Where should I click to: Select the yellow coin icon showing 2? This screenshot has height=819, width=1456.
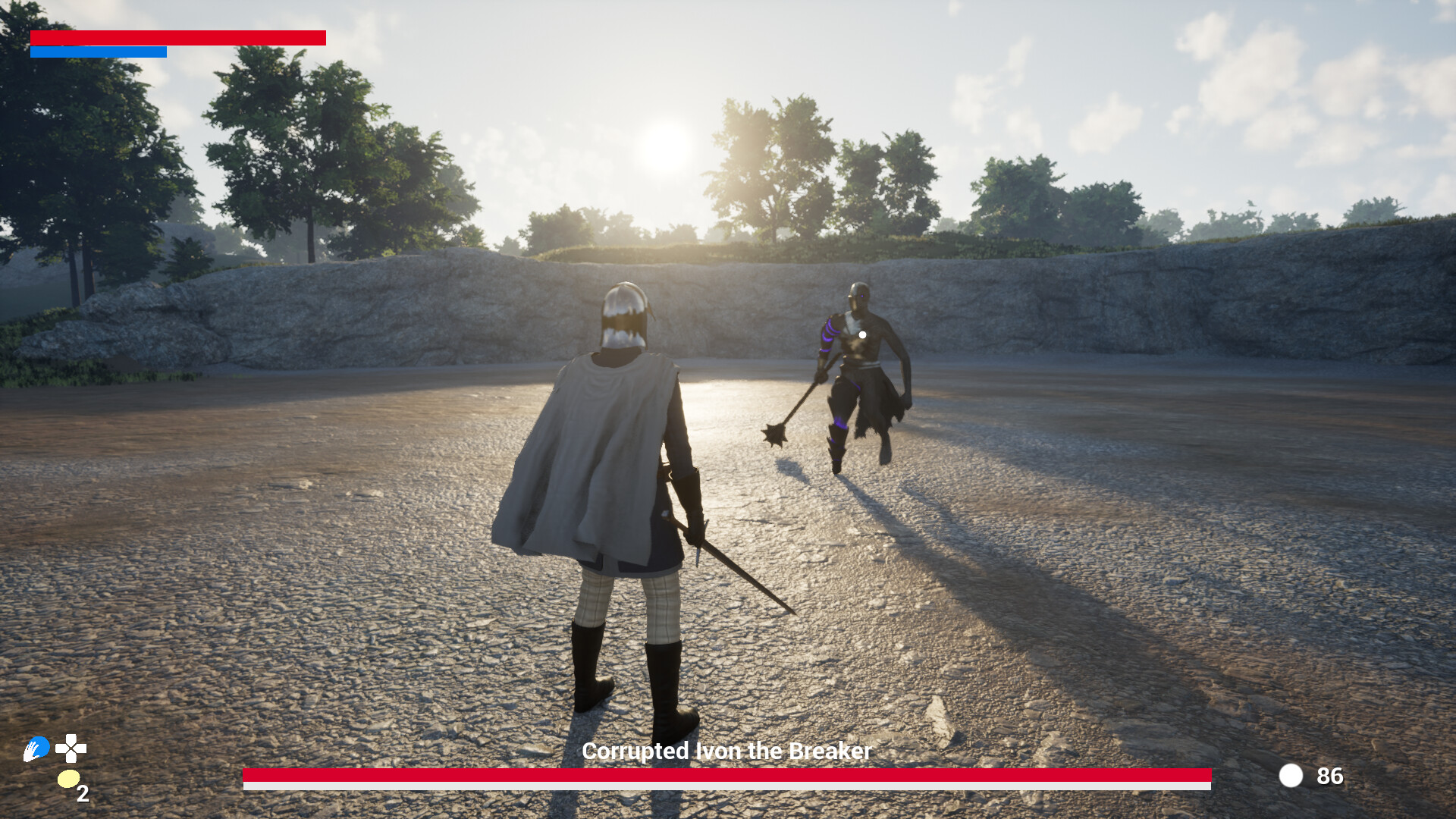(67, 779)
